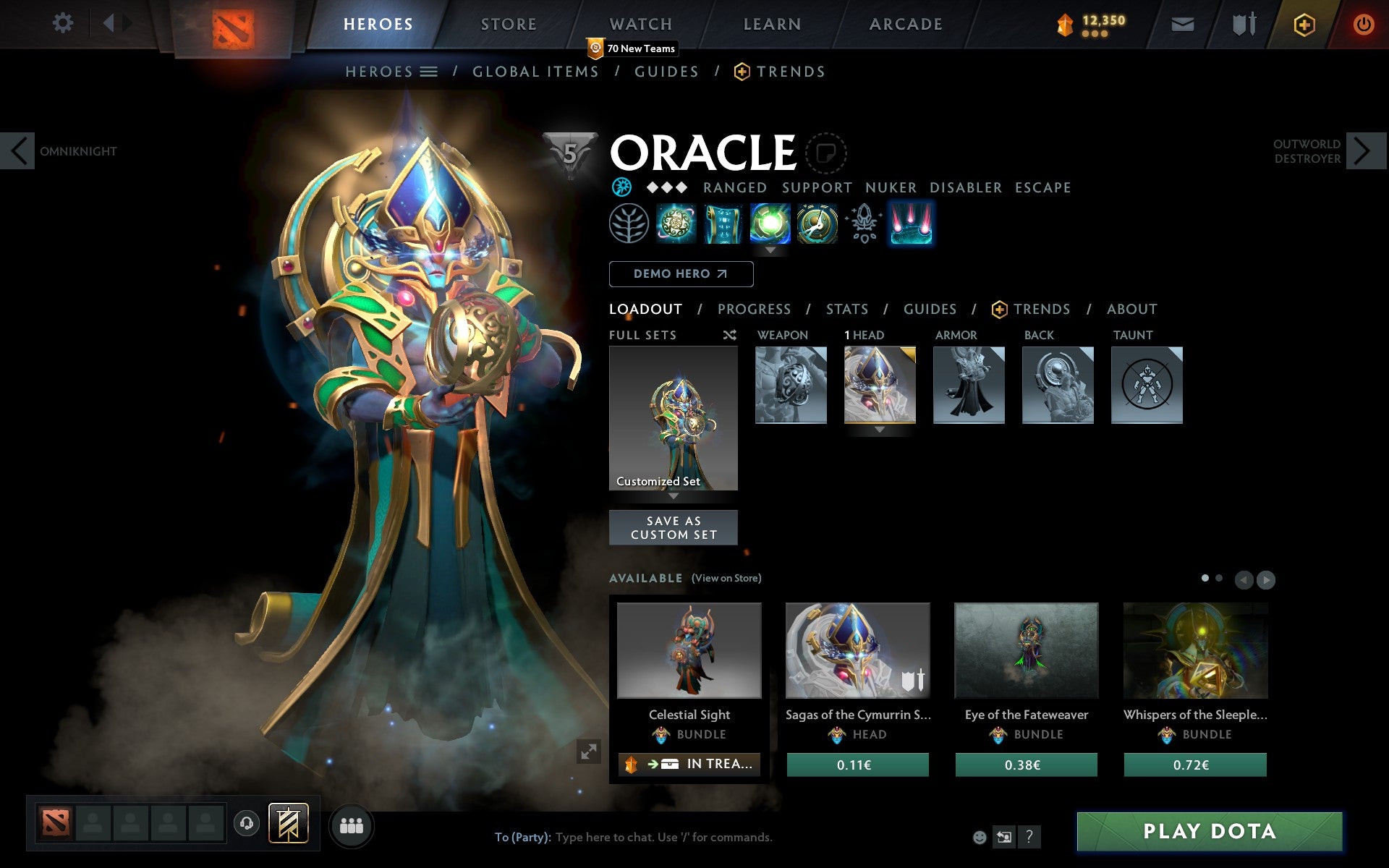Select the talent tree icon beside the abilities

[x=630, y=224]
